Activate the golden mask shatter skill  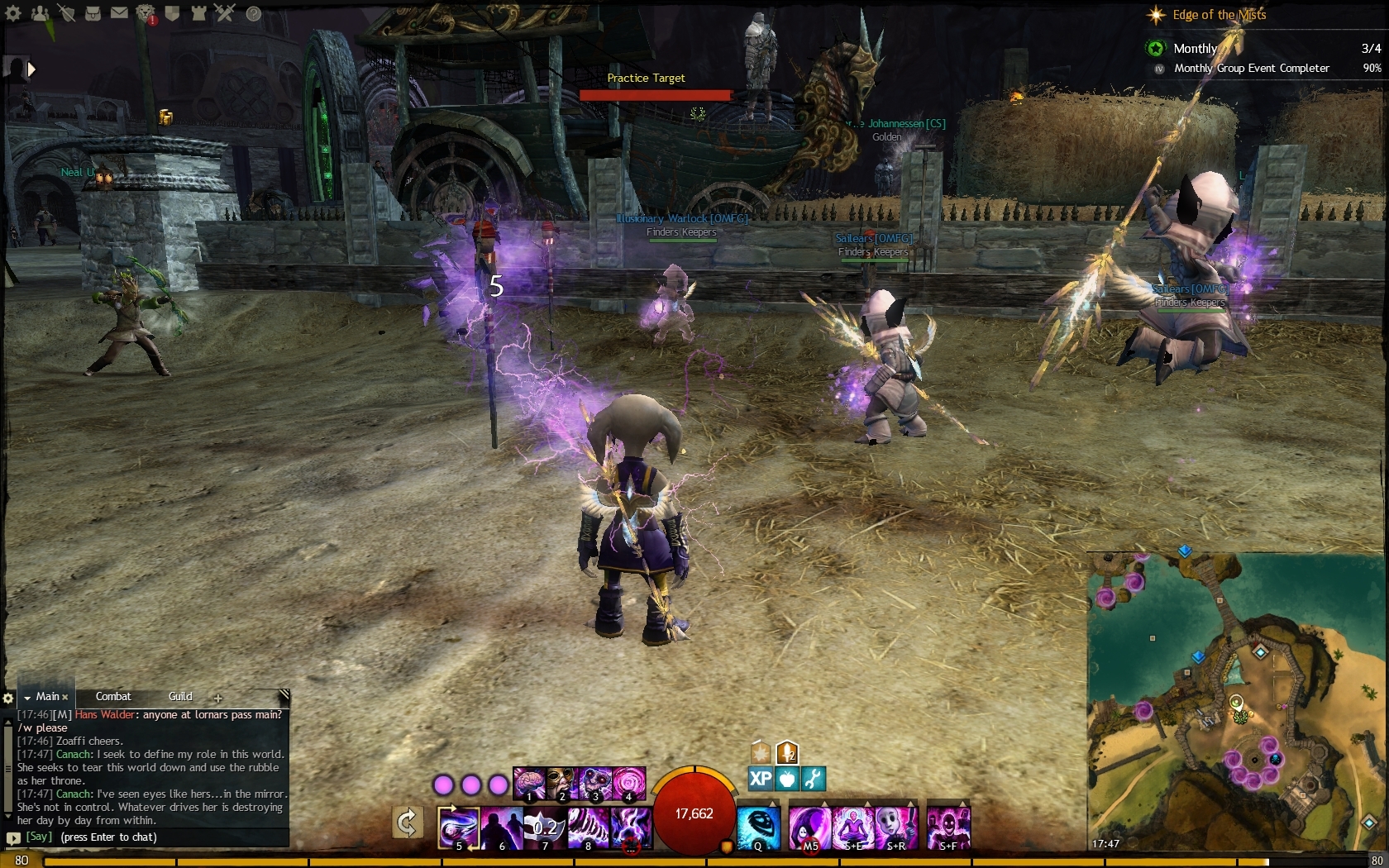click(562, 782)
